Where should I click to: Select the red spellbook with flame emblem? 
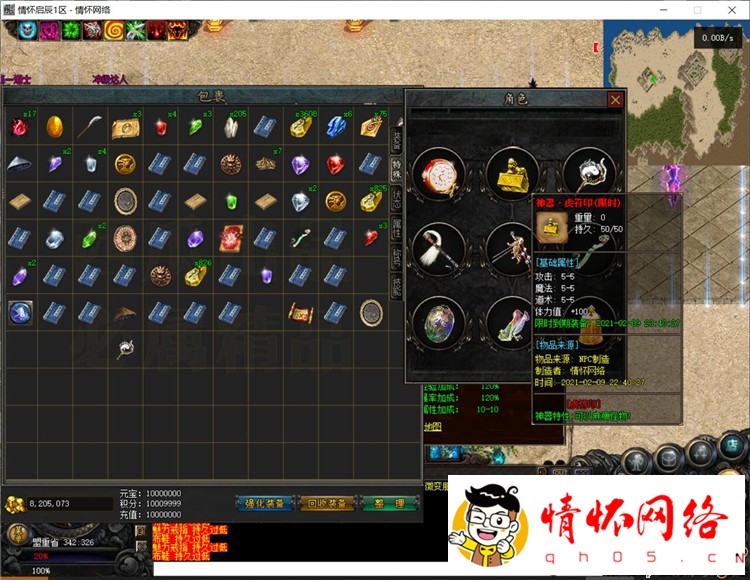click(x=230, y=238)
